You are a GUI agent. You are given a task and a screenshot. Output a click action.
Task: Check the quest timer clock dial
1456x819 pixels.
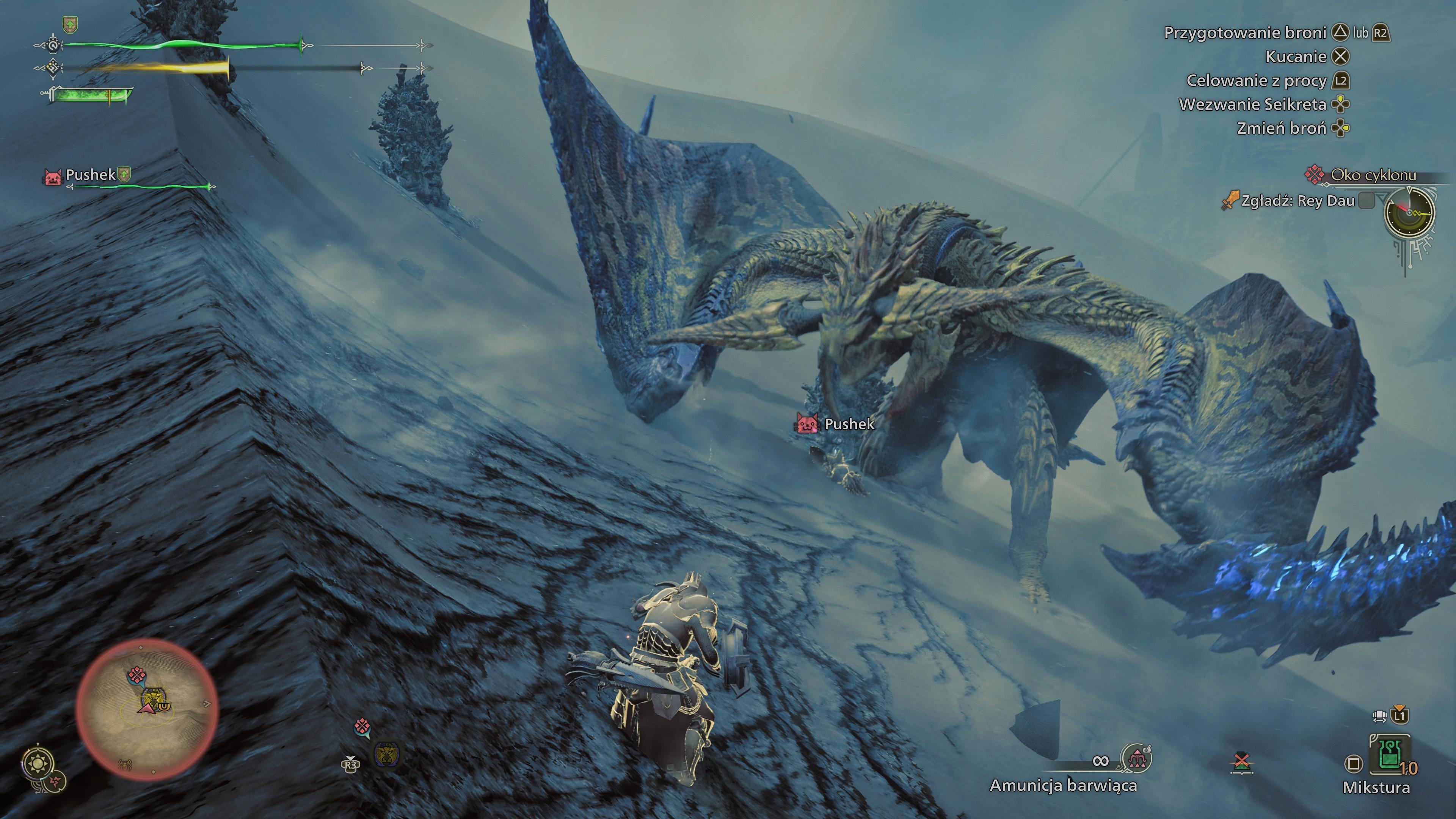pyautogui.click(x=1410, y=212)
